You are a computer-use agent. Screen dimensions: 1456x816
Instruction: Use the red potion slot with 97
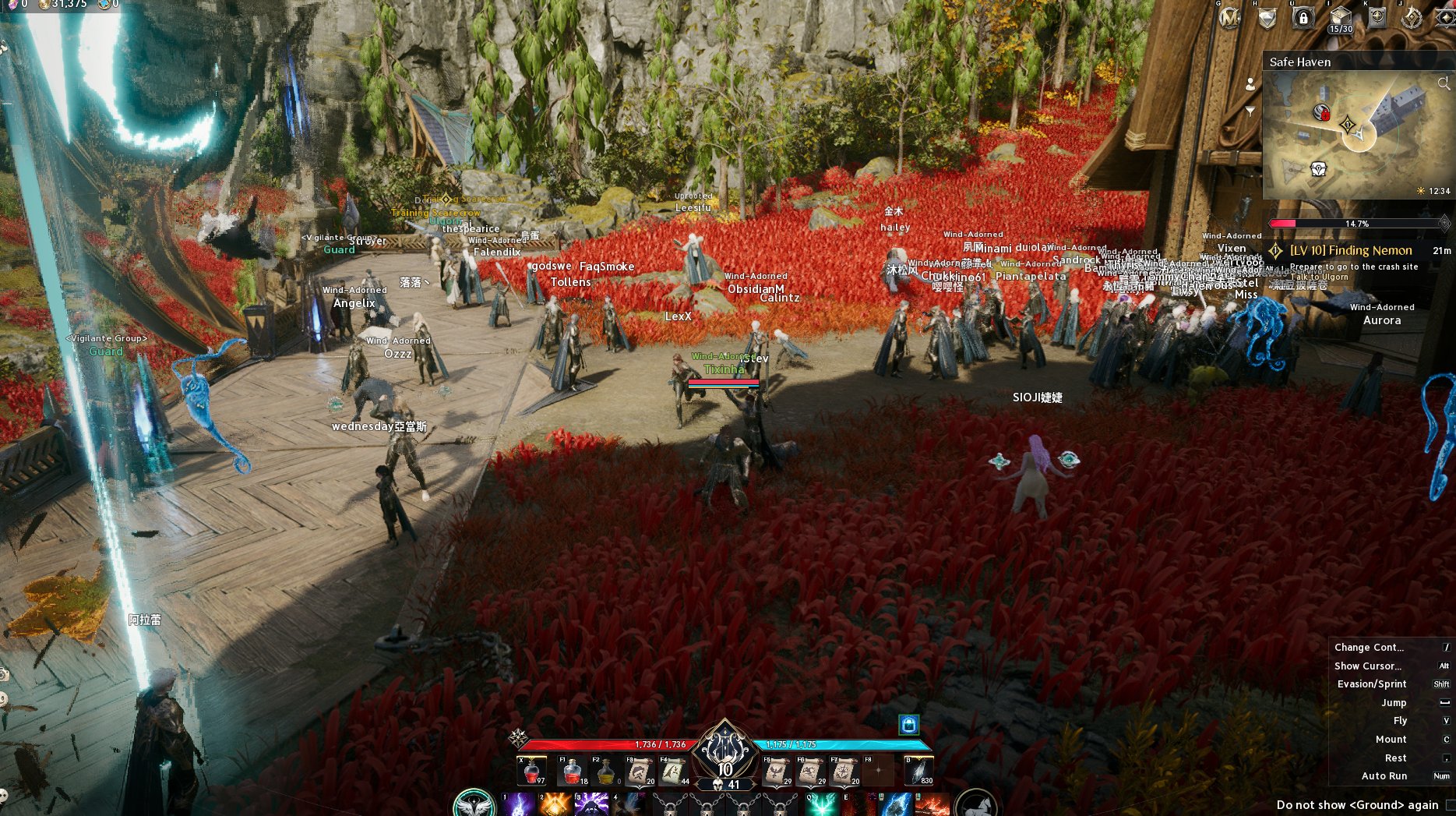(x=532, y=771)
